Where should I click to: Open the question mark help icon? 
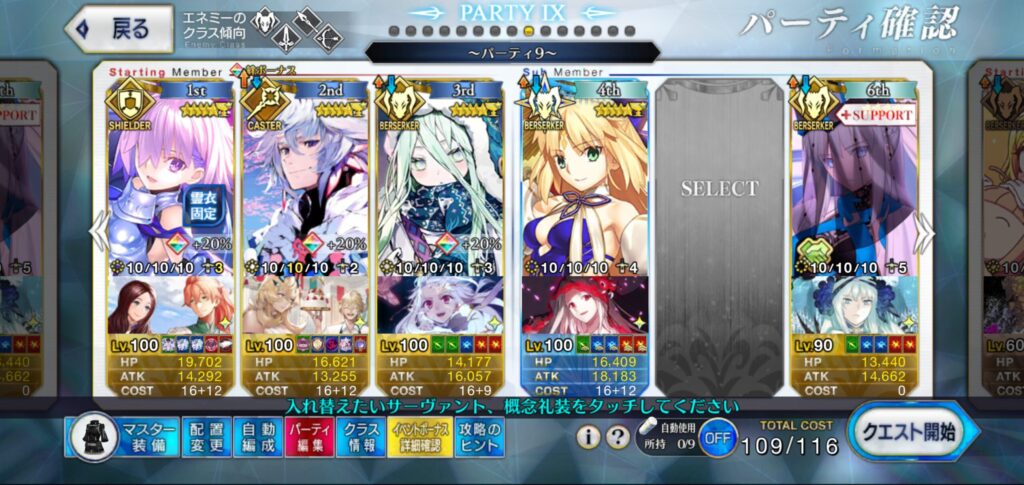619,437
